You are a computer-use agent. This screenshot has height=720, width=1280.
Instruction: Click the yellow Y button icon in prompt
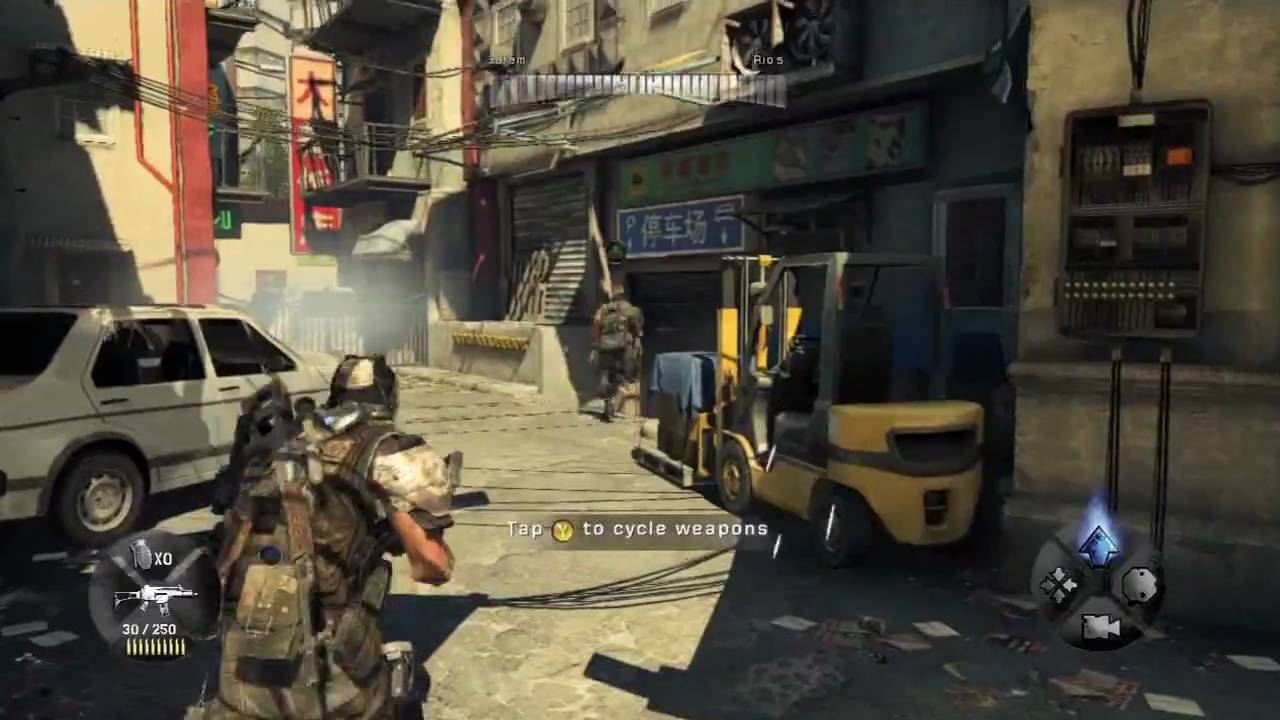(563, 530)
